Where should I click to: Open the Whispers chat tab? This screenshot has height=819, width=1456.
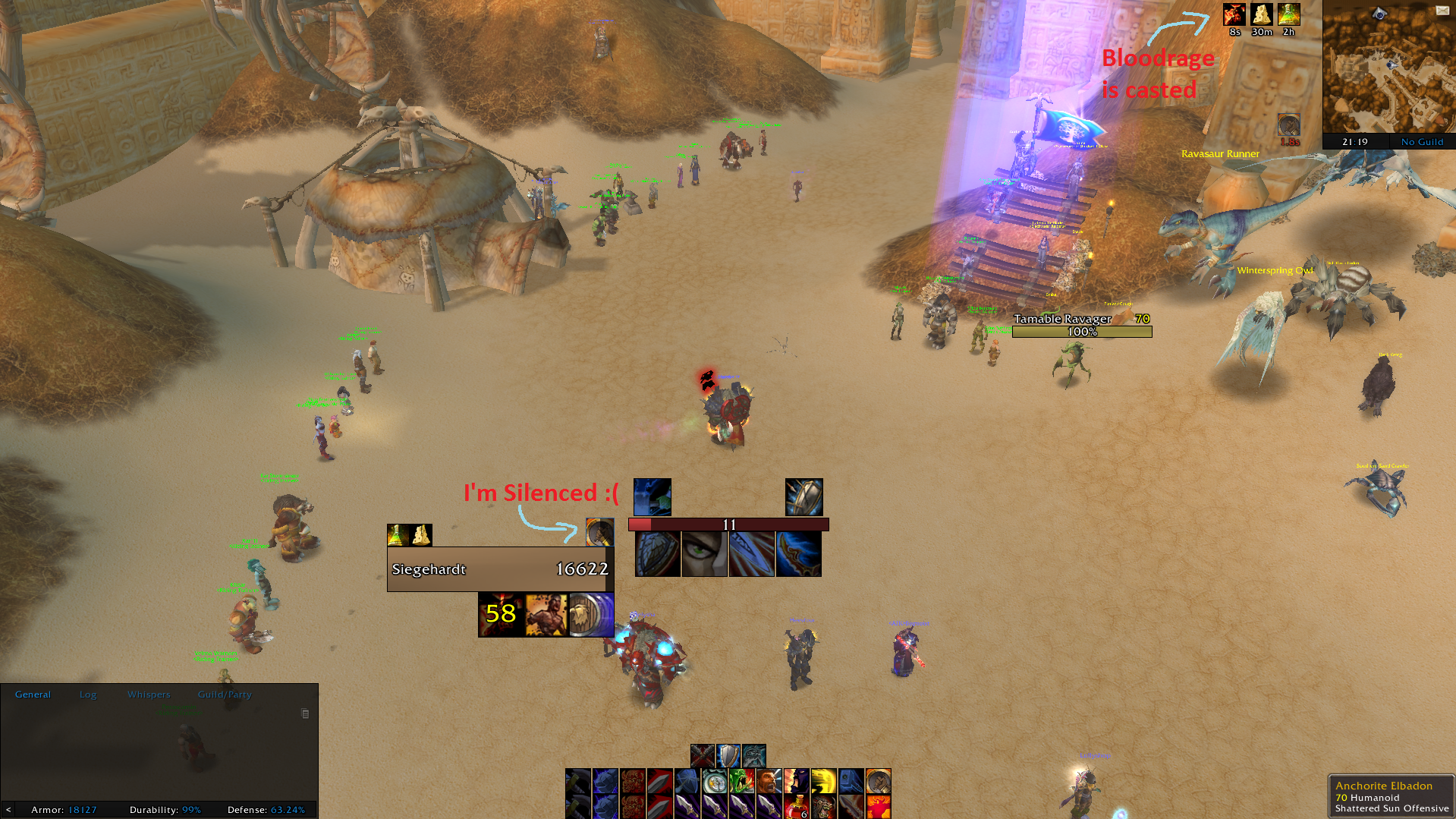[x=148, y=694]
